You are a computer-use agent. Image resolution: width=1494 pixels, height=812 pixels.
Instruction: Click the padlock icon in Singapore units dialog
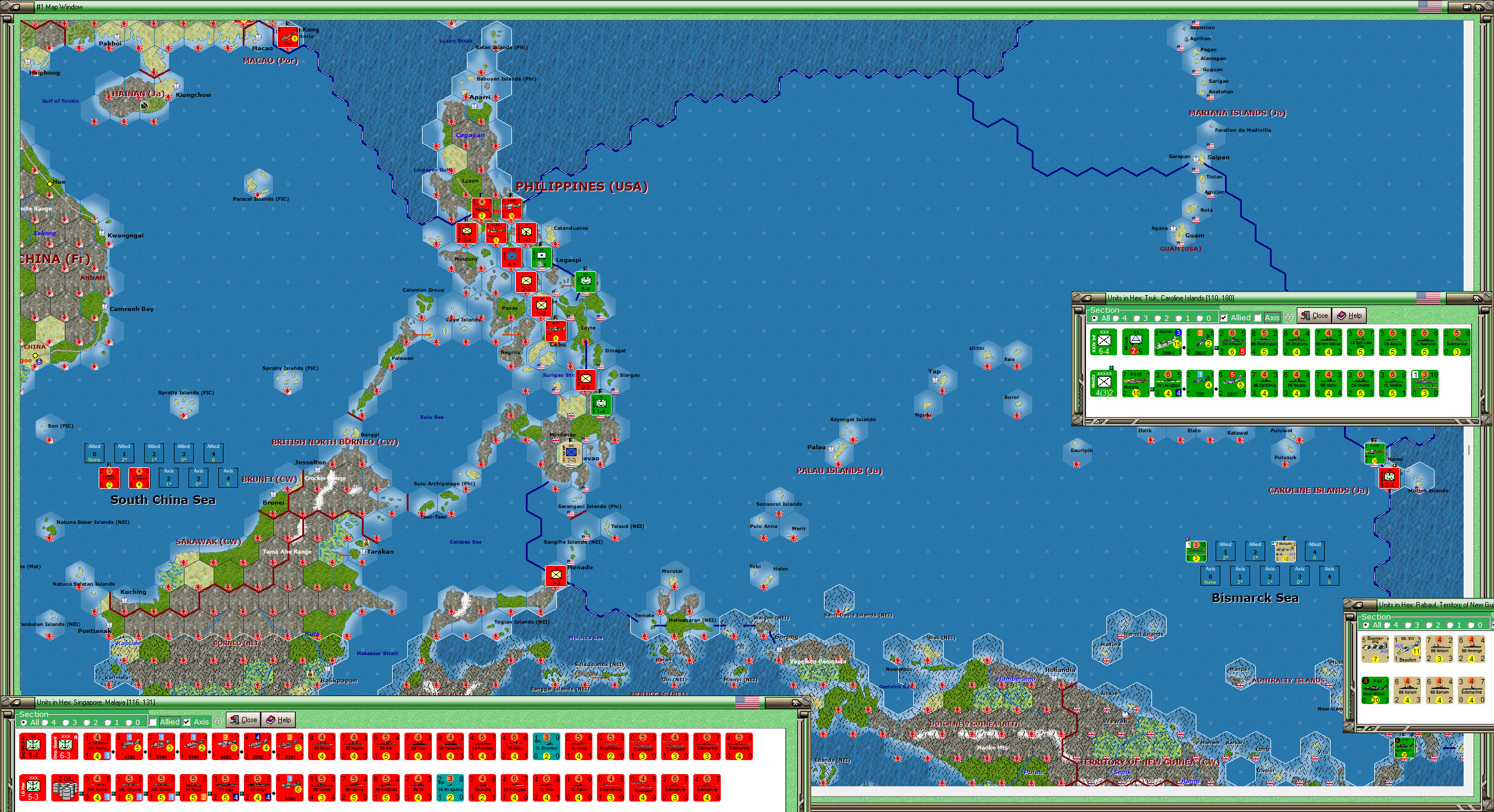[218, 722]
